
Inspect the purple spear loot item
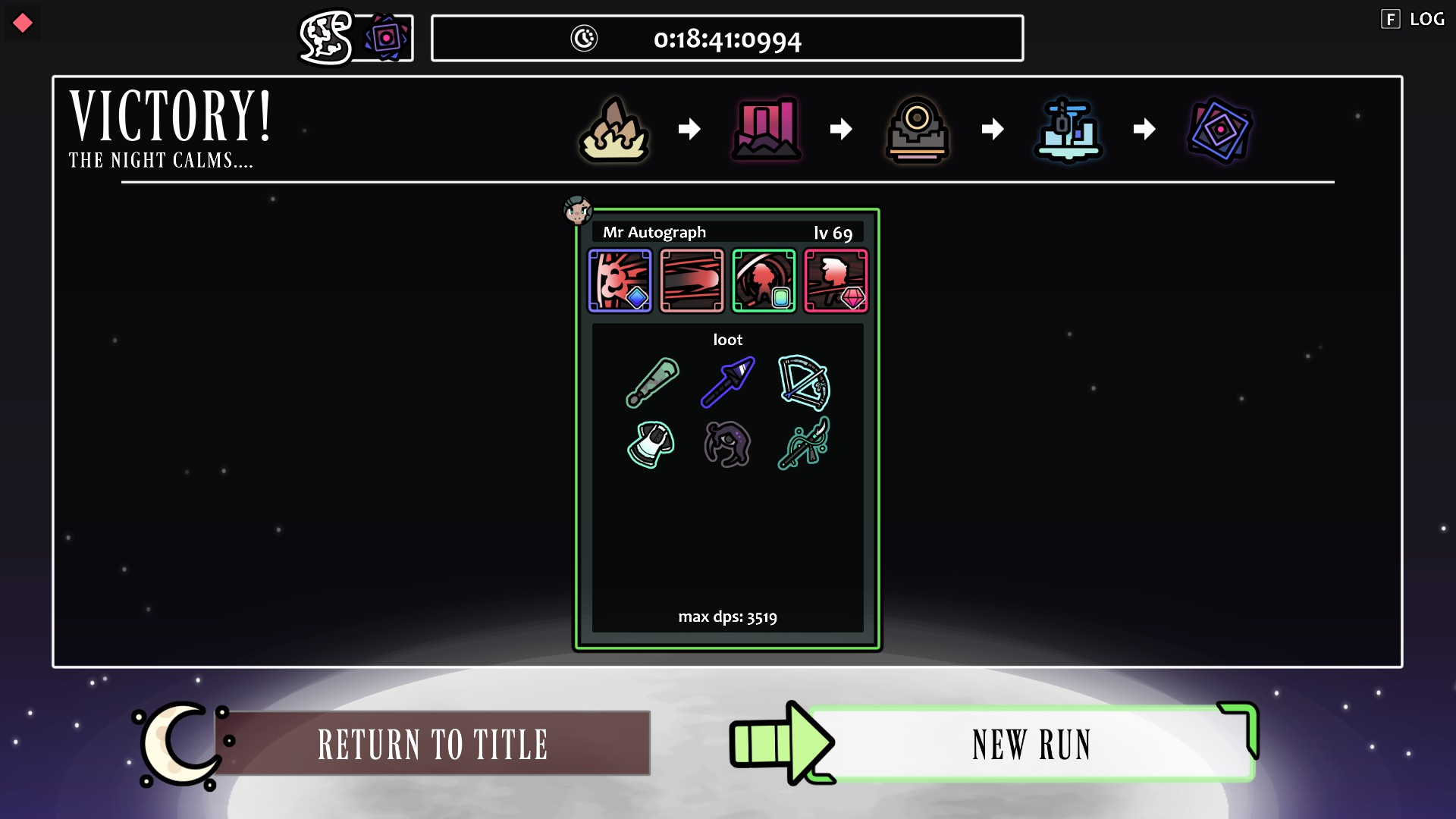coord(728,382)
